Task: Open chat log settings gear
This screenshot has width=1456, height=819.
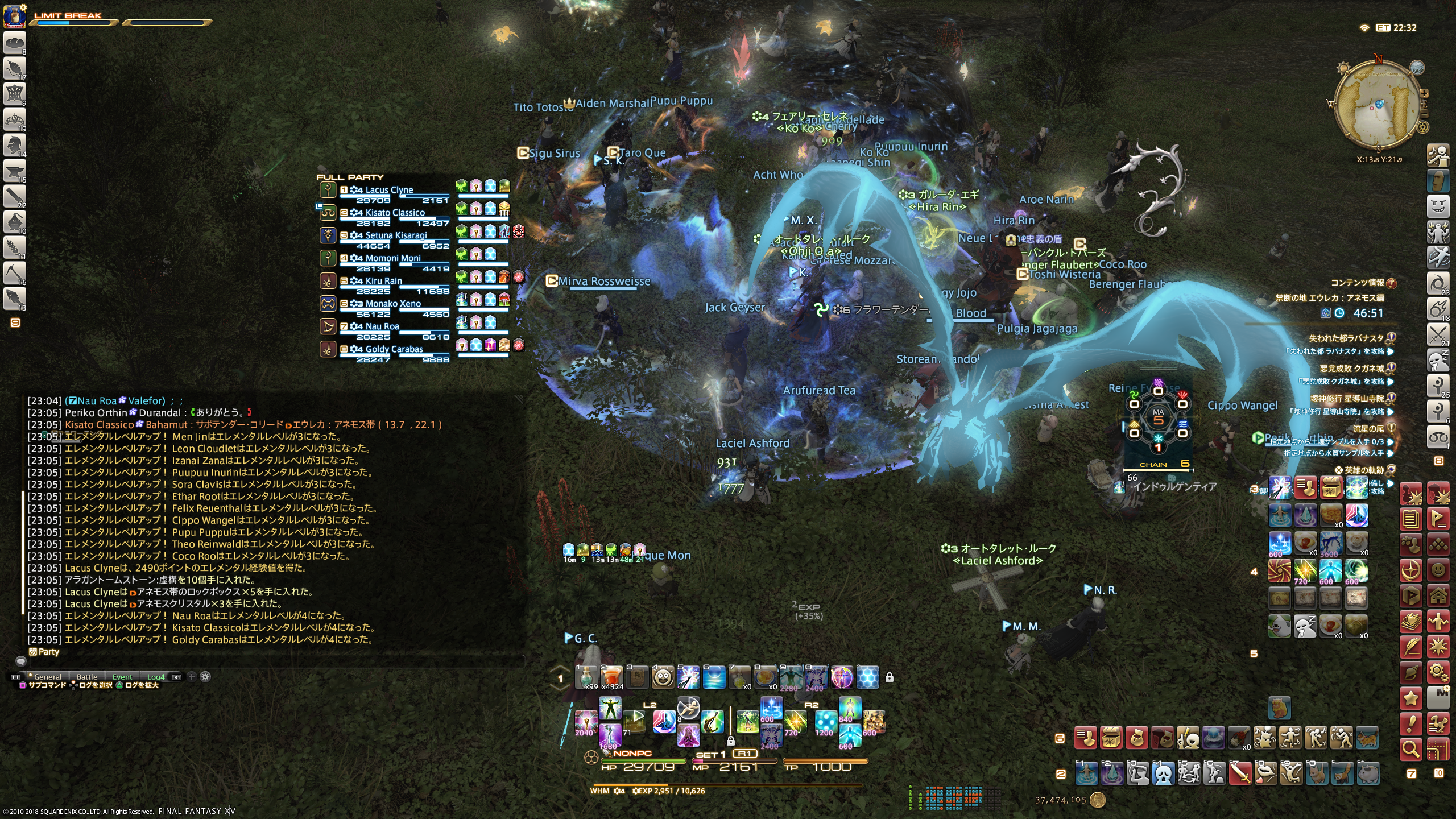Action: point(205,677)
